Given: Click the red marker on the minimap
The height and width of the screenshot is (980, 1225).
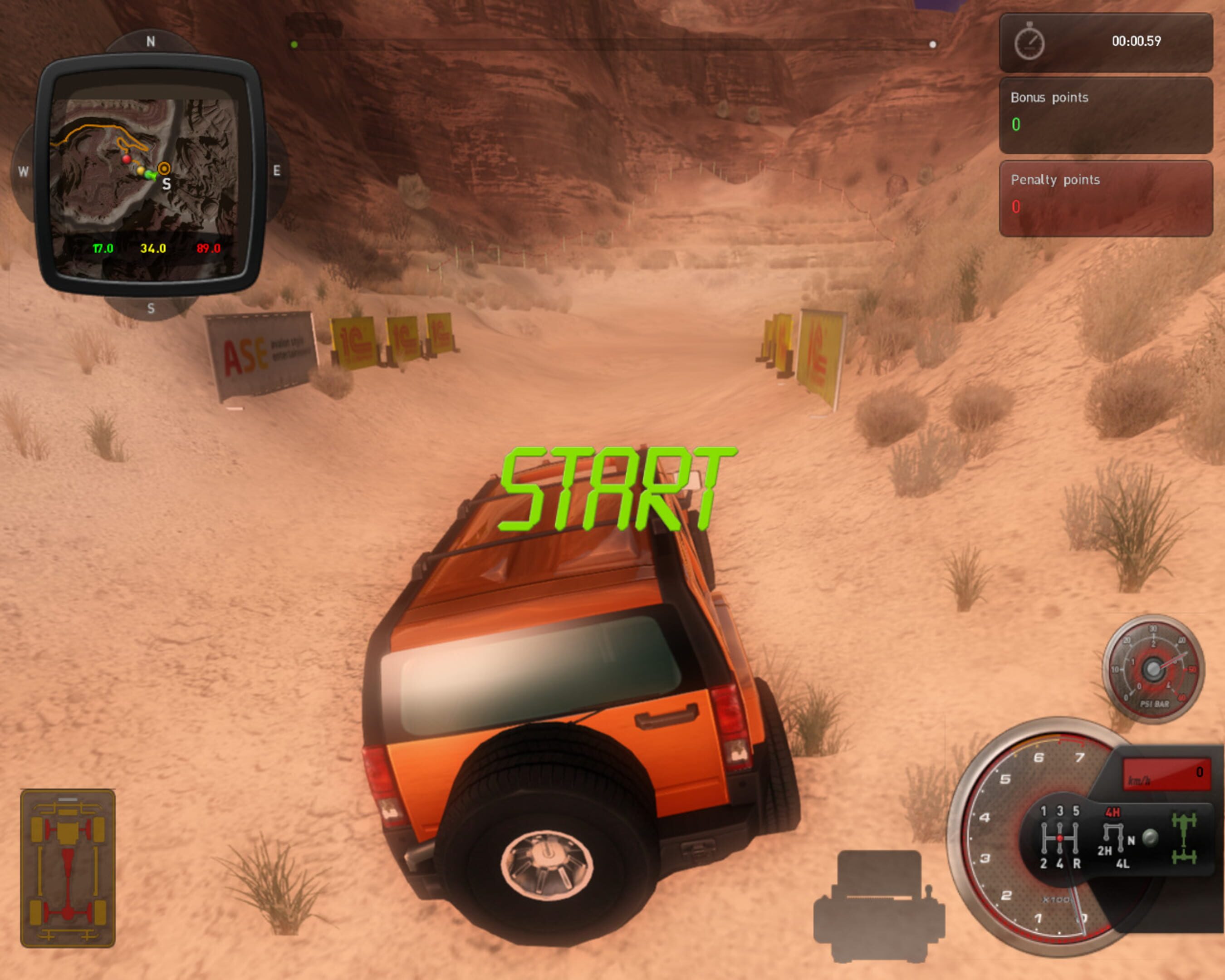Looking at the screenshot, I should [x=126, y=158].
